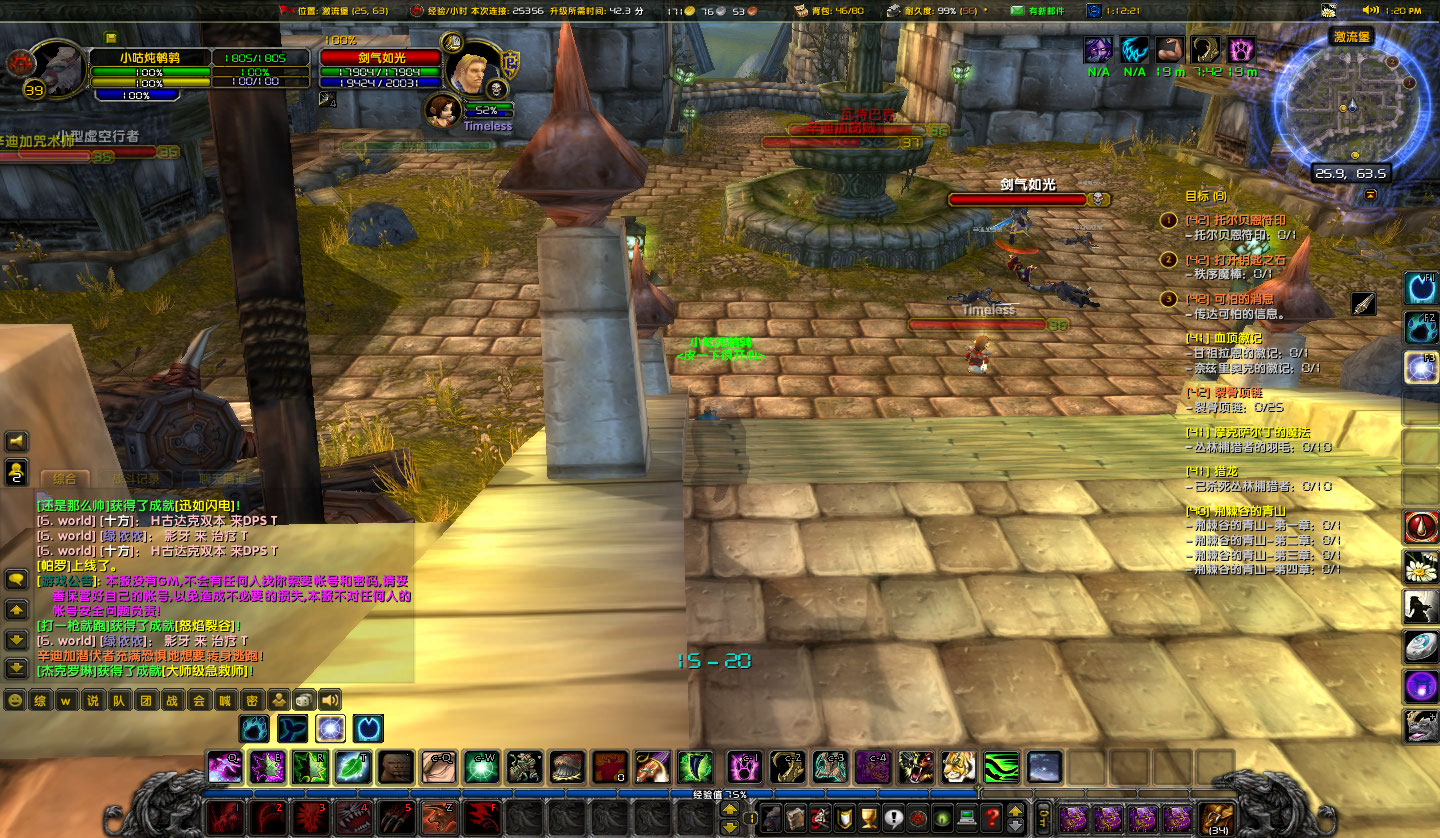Collapse the 目标 quest tracker header
Viewport: 1440px width, 838px height.
click(1207, 196)
